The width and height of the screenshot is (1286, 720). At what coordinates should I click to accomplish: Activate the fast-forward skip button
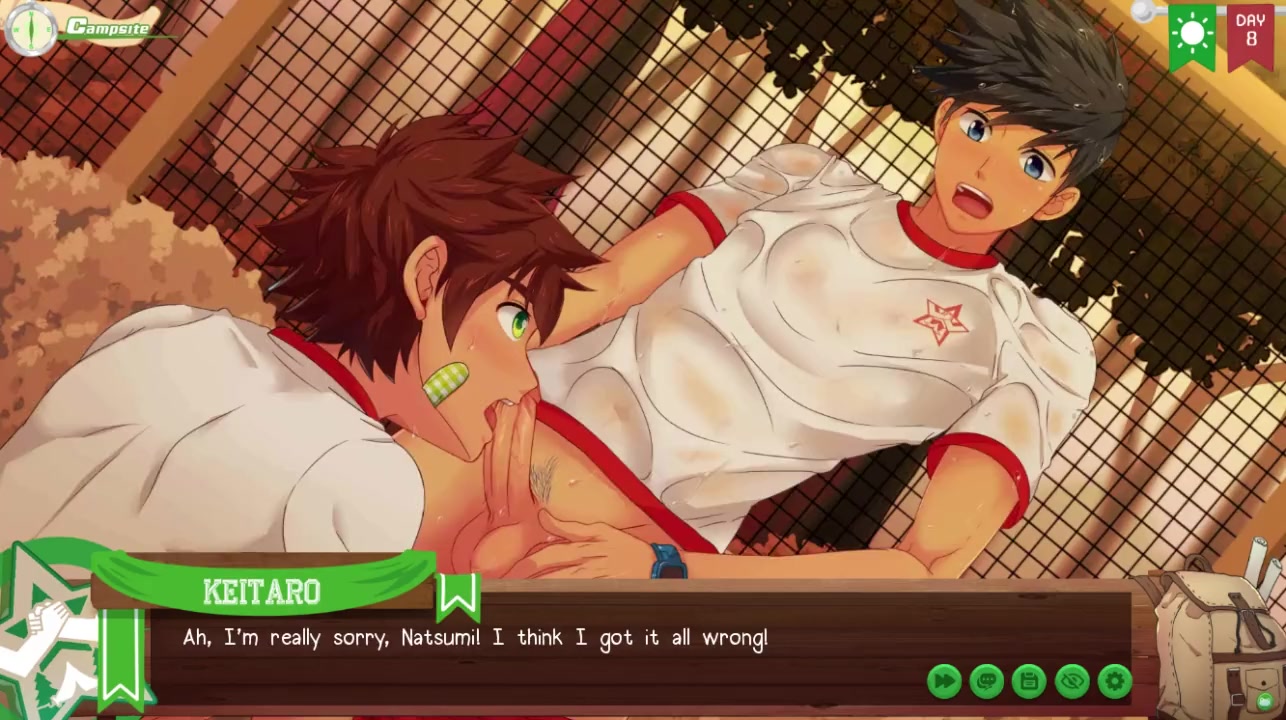pyautogui.click(x=944, y=682)
